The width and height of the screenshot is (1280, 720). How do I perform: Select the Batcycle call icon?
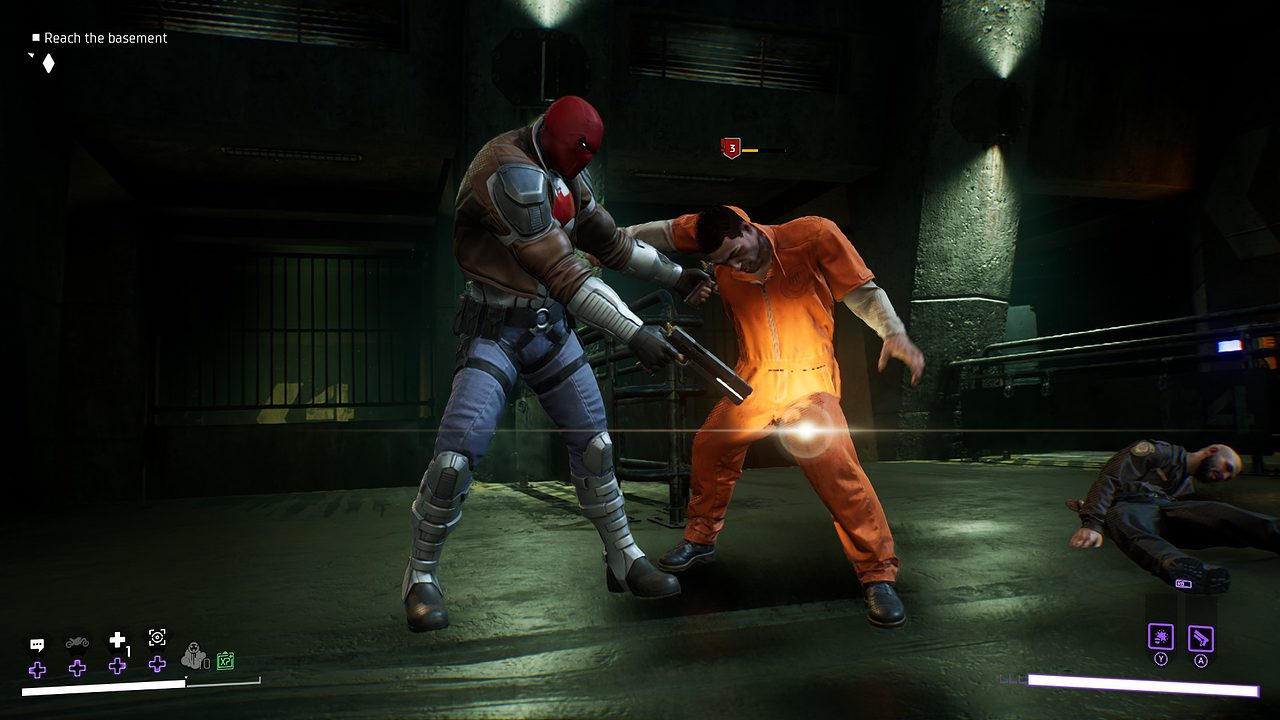point(76,642)
